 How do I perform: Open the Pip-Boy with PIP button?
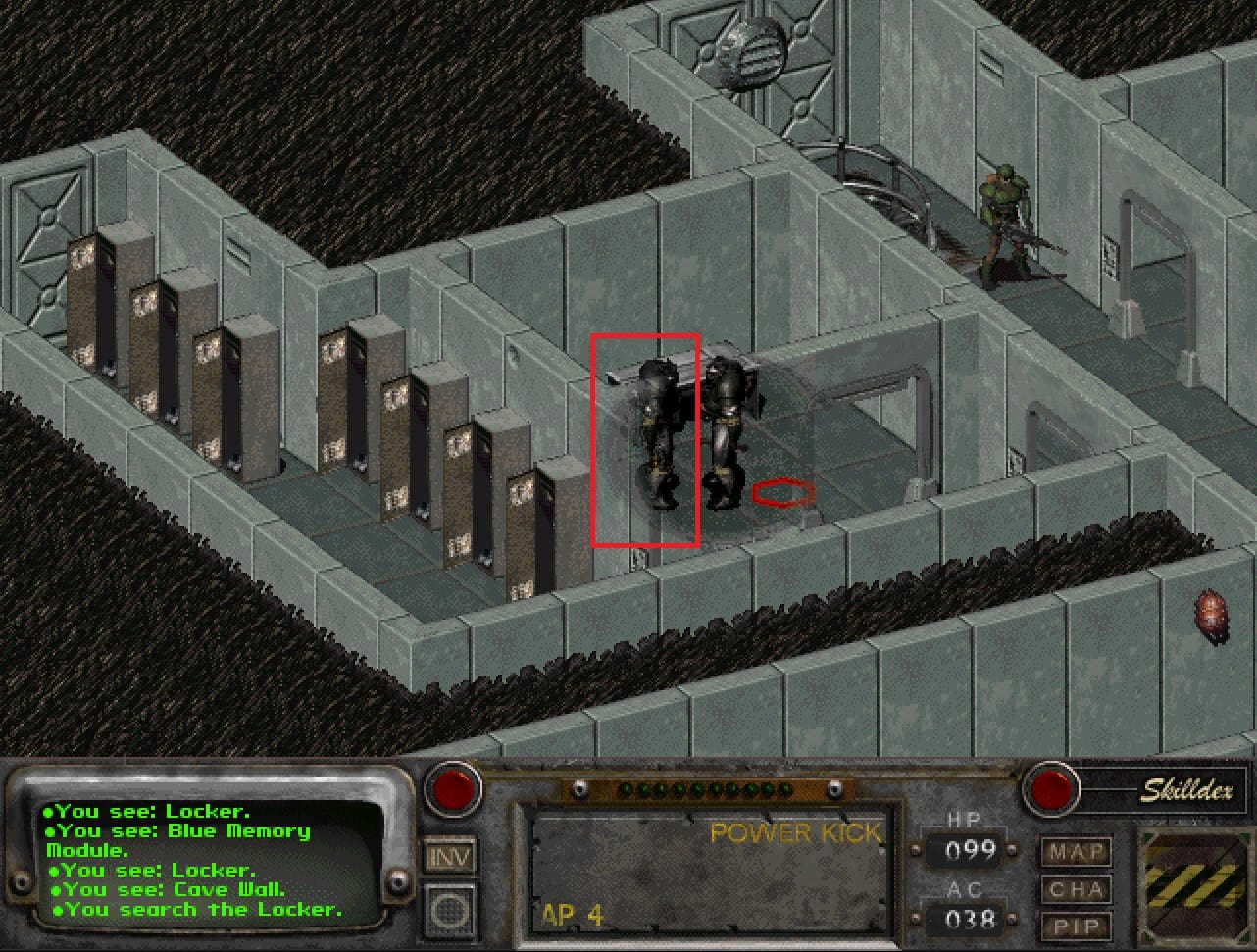coord(1076,927)
